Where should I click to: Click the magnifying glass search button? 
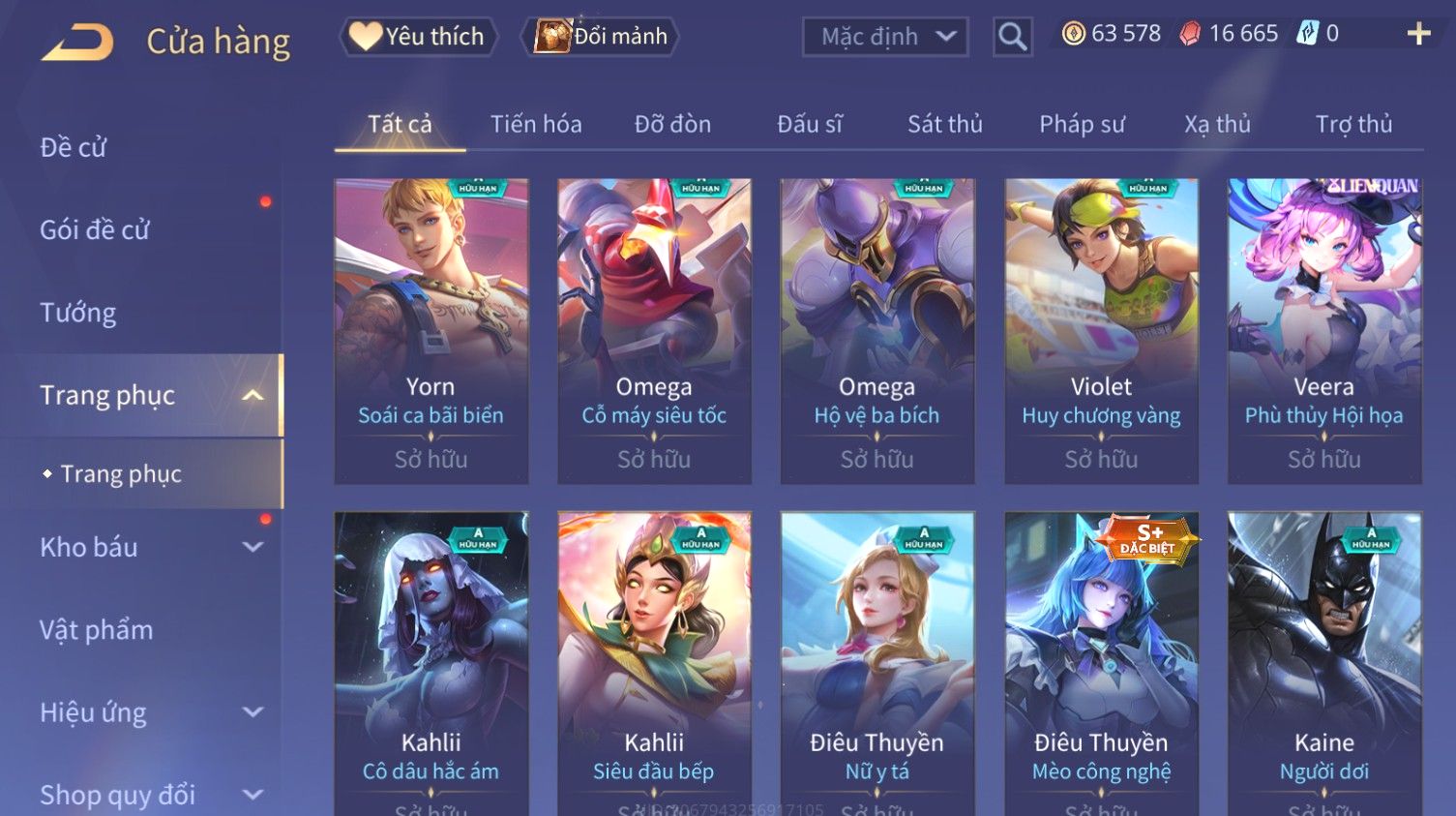click(x=1012, y=37)
